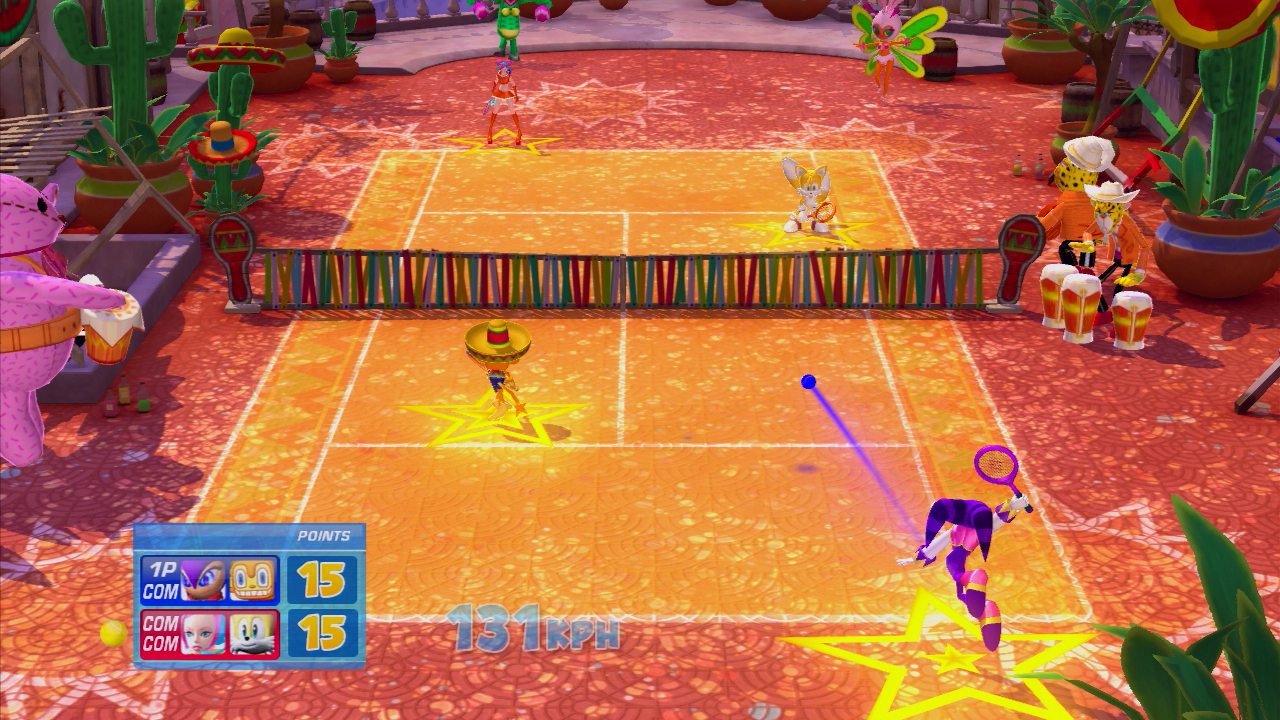Select the Tails character portrait
This screenshot has height=720, width=1280.
251,633
